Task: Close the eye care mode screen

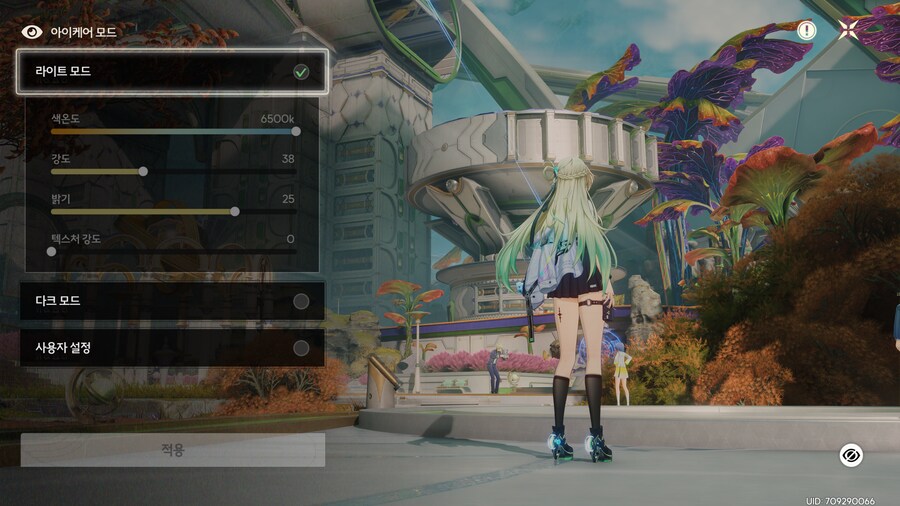Action: coord(848,30)
